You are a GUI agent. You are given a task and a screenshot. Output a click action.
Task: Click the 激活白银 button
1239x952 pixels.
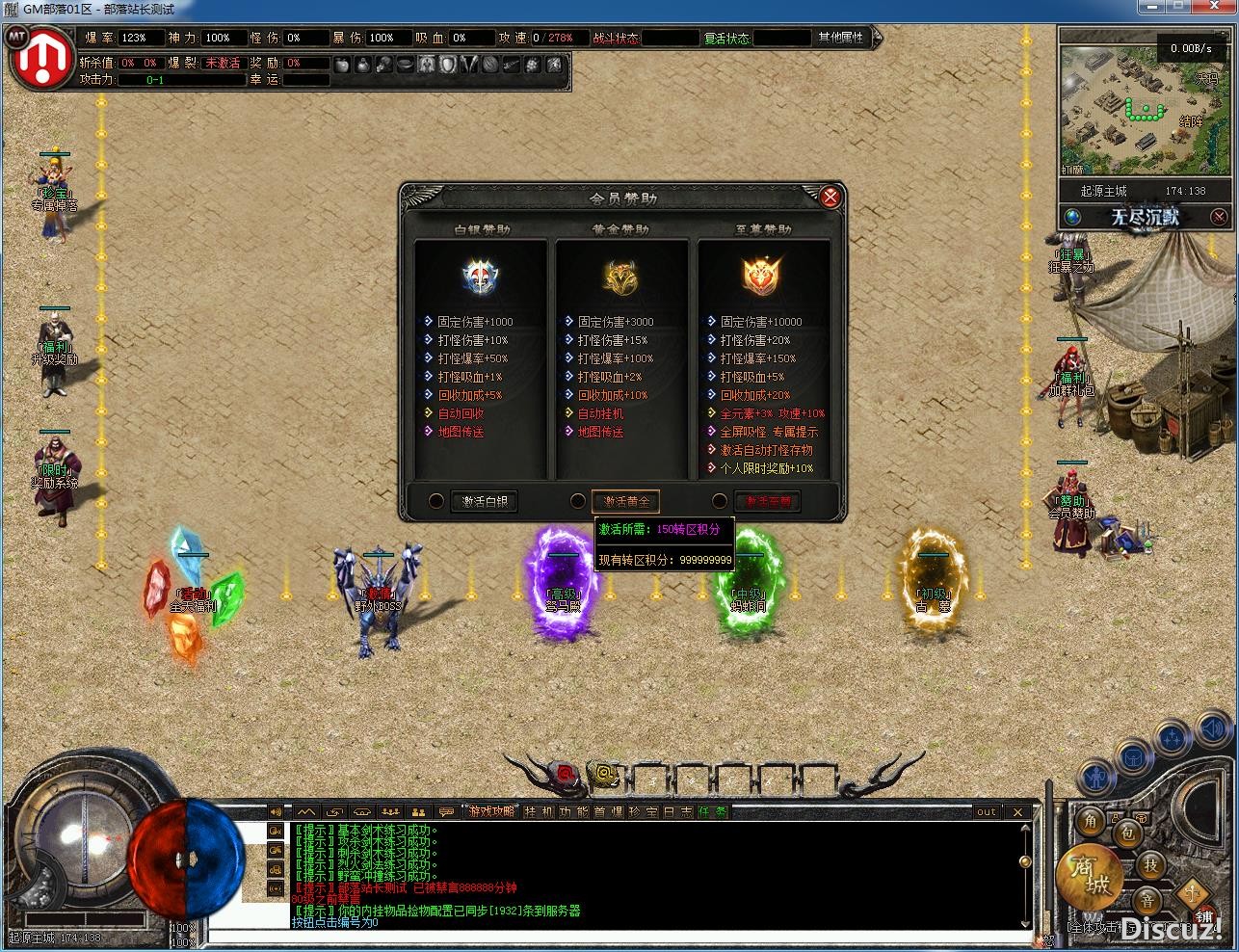tap(484, 501)
